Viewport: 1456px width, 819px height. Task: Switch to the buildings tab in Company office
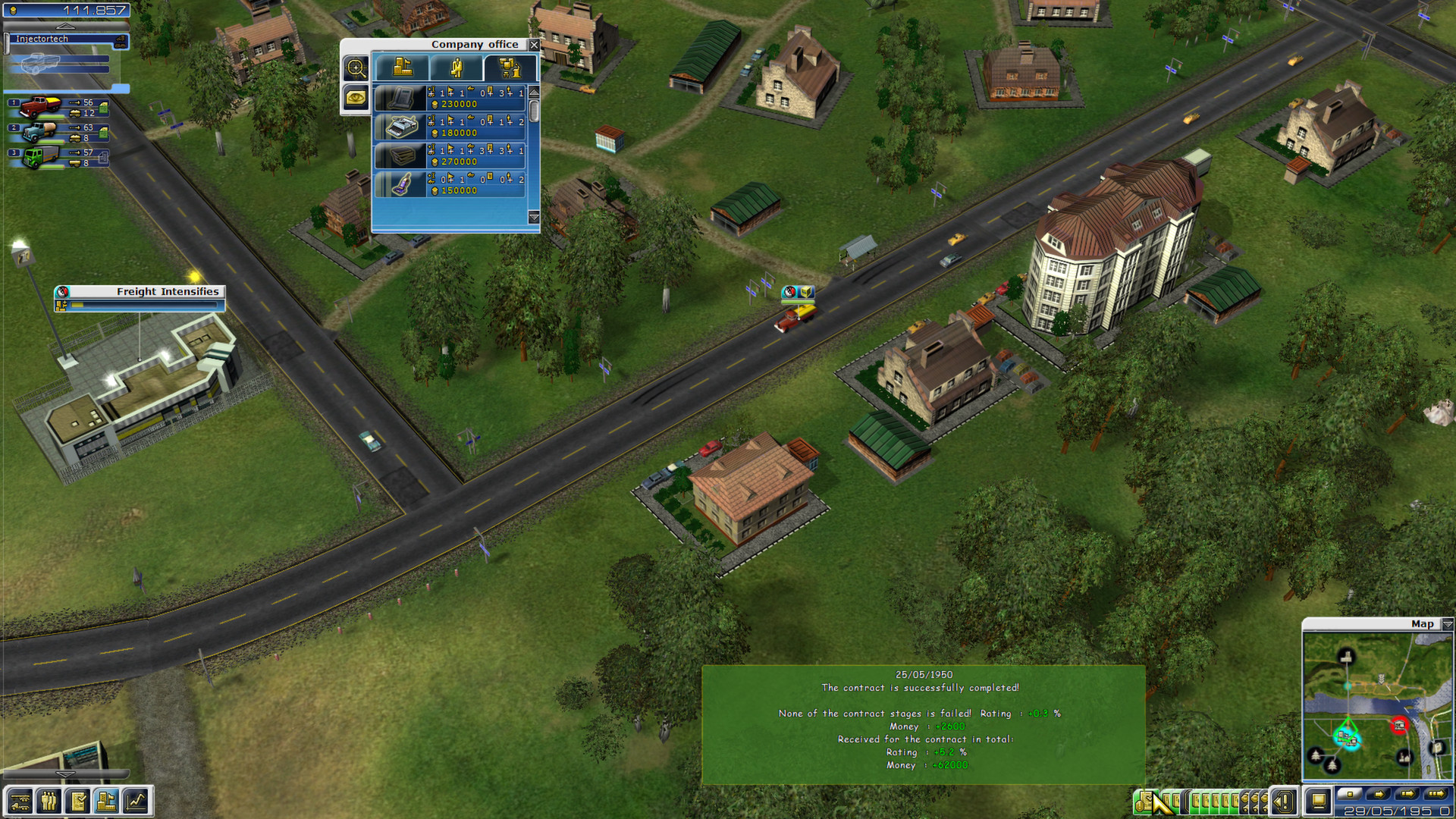402,67
